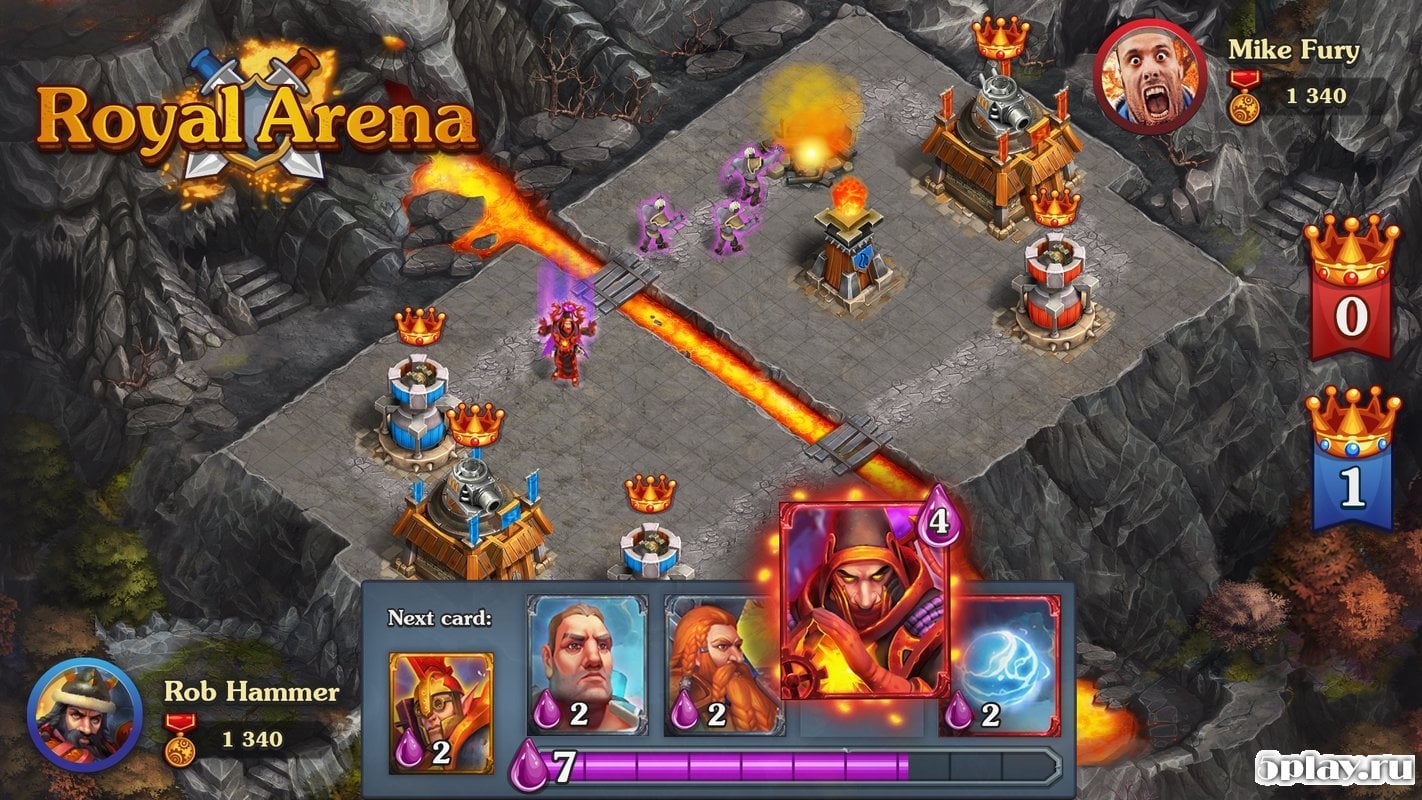The image size is (1422, 800).
Task: Open Rob Hammer's player portrait
Action: [83, 714]
